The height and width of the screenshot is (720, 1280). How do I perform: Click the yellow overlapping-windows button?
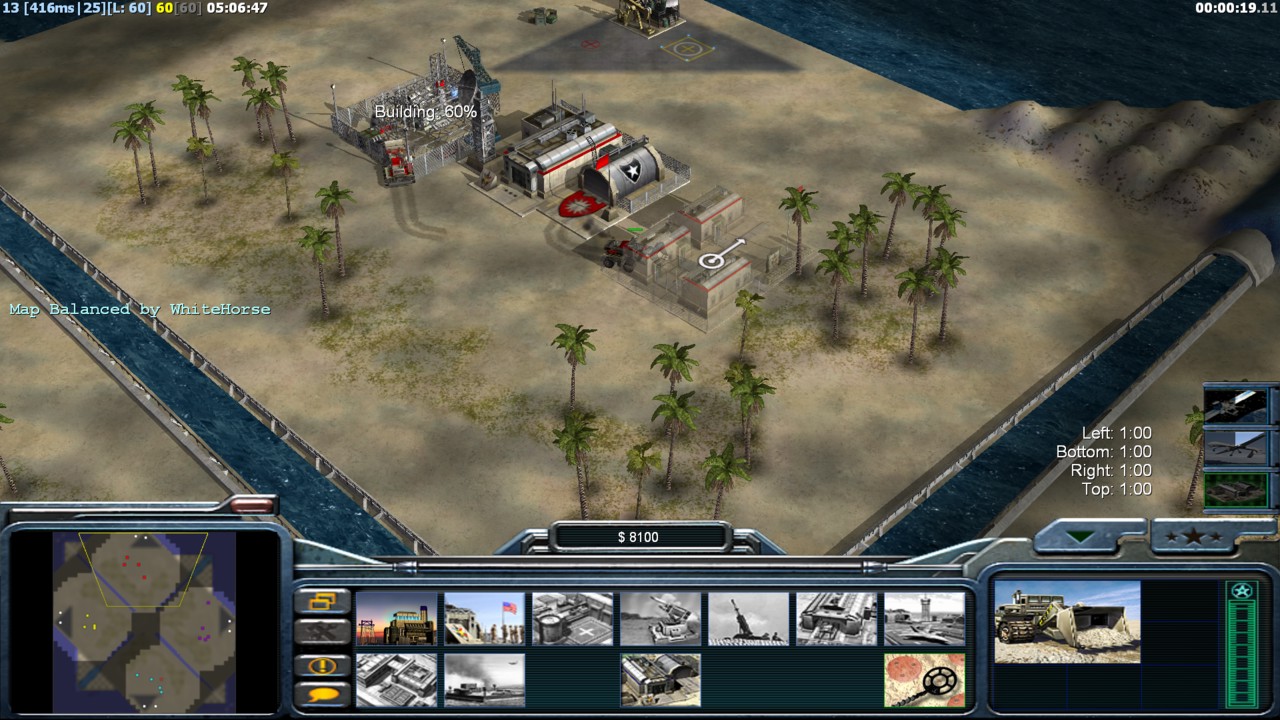tap(323, 602)
